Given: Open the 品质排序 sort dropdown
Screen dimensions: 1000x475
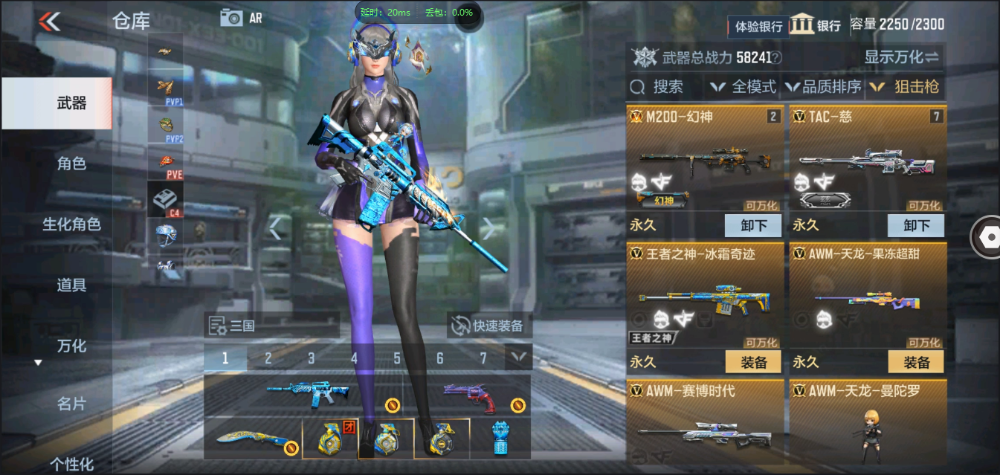Looking at the screenshot, I should pyautogui.click(x=824, y=87).
